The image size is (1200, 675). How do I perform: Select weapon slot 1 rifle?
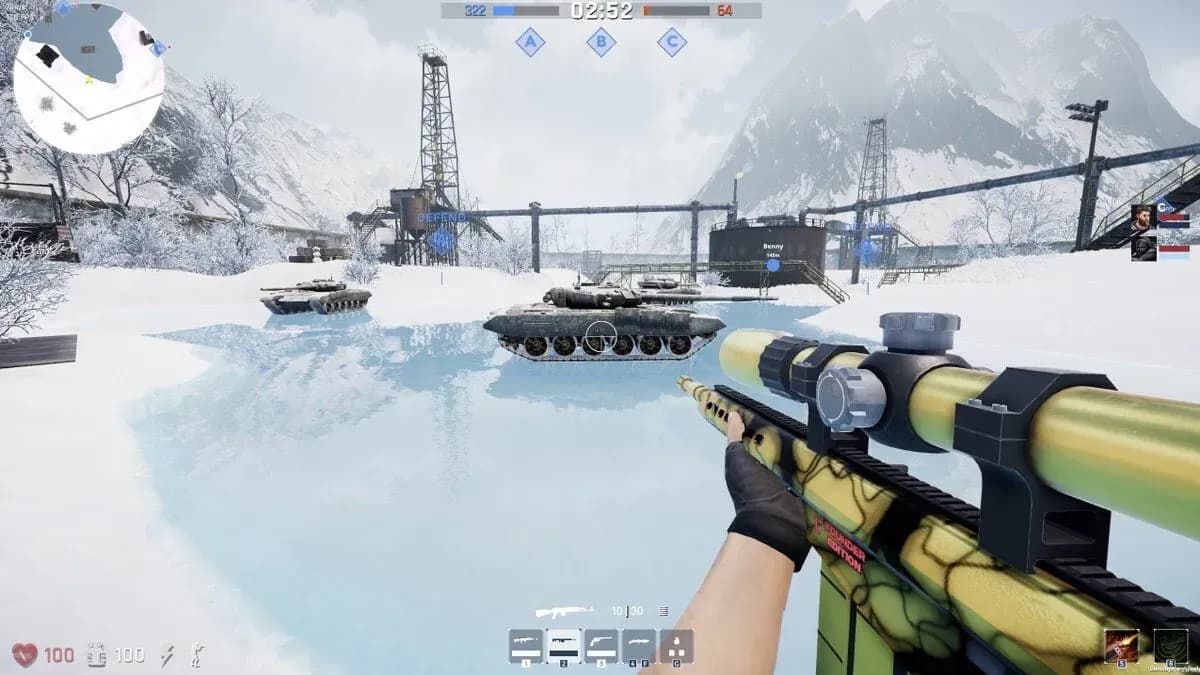[526, 645]
